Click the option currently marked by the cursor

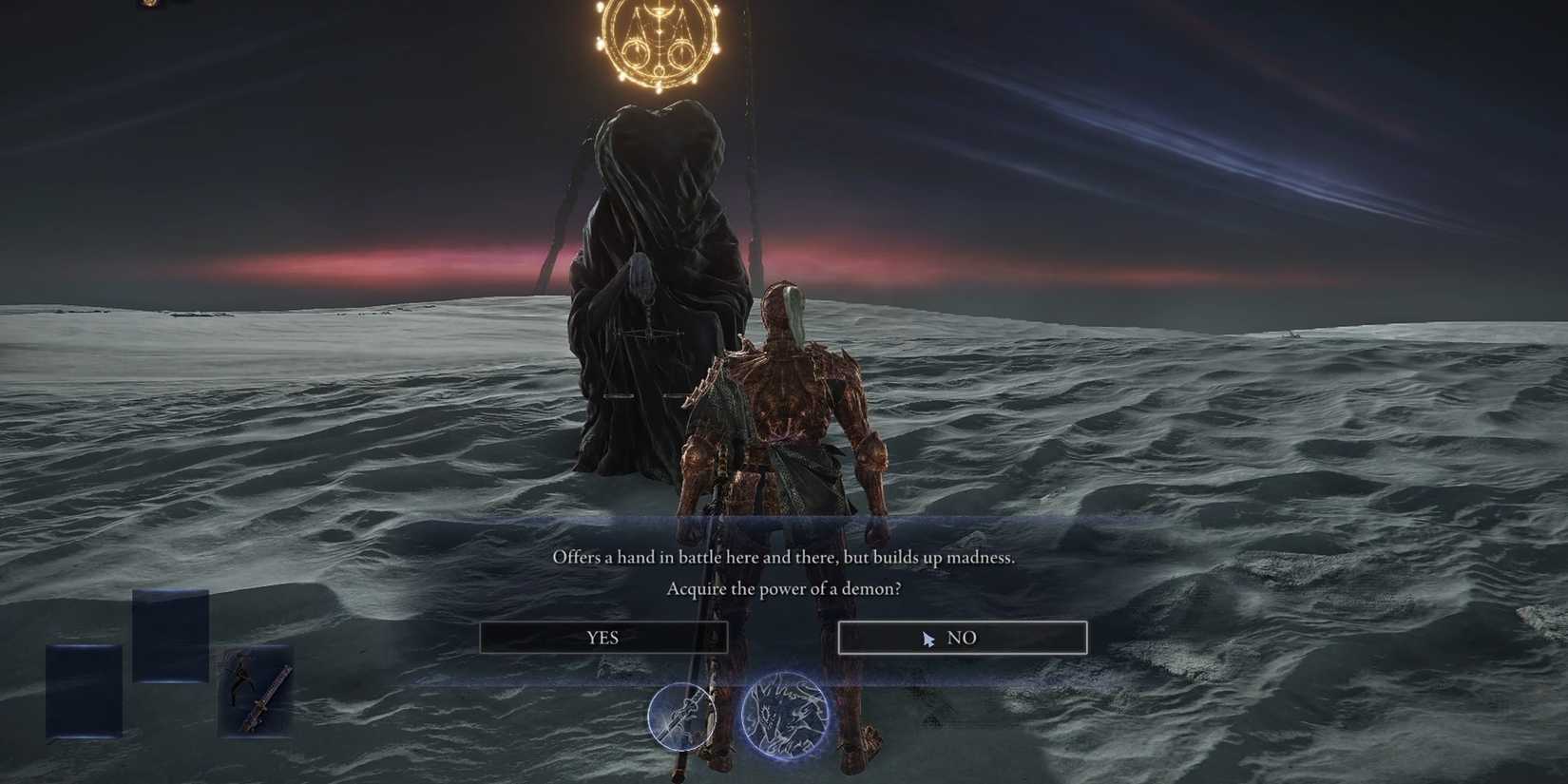[x=962, y=638]
